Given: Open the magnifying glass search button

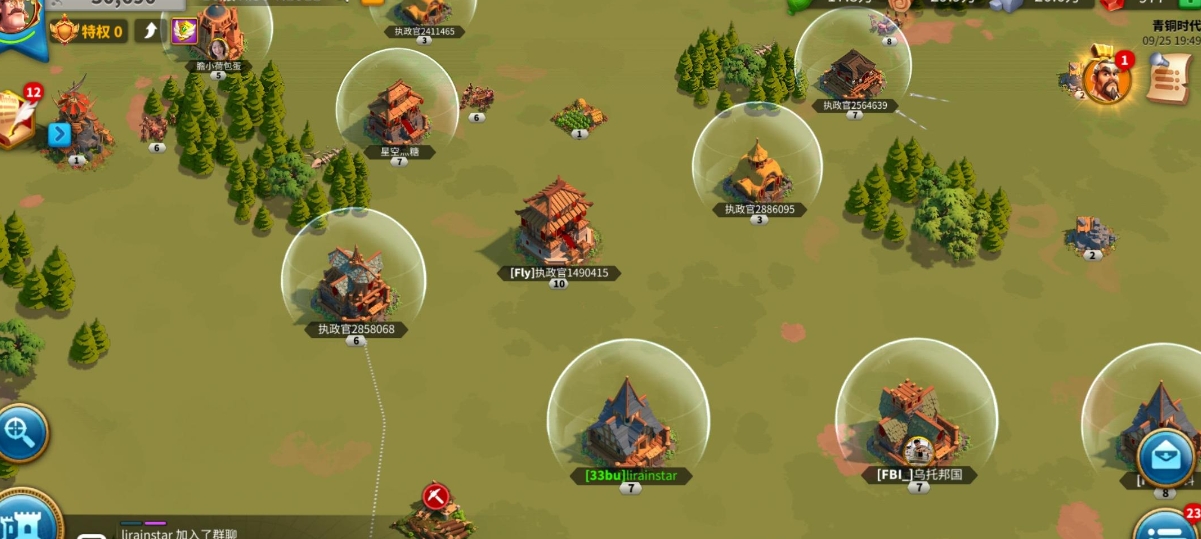Looking at the screenshot, I should point(19,433).
